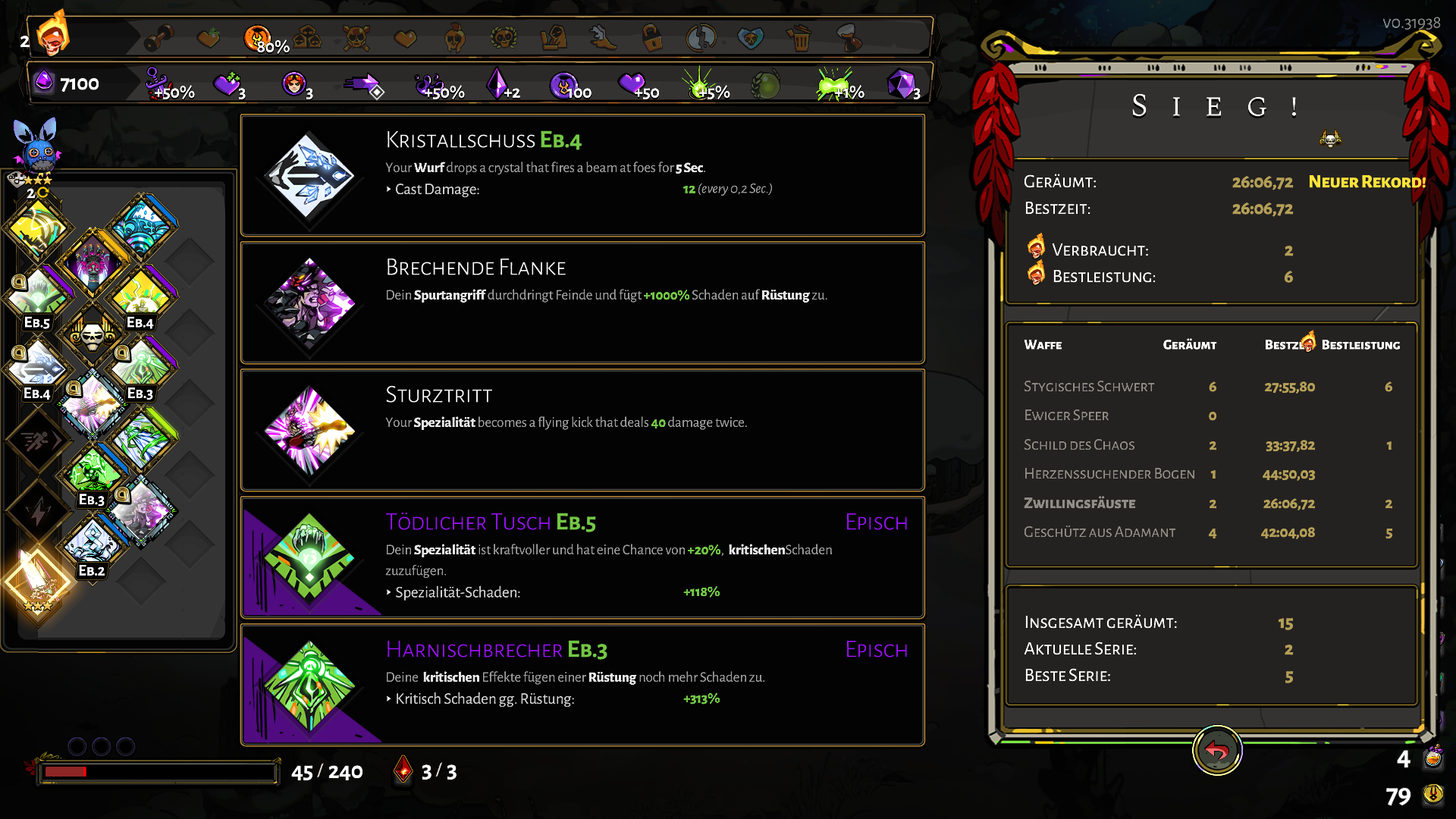
Task: Inspect the skull and crossbones pact icon
Action: pos(356,36)
